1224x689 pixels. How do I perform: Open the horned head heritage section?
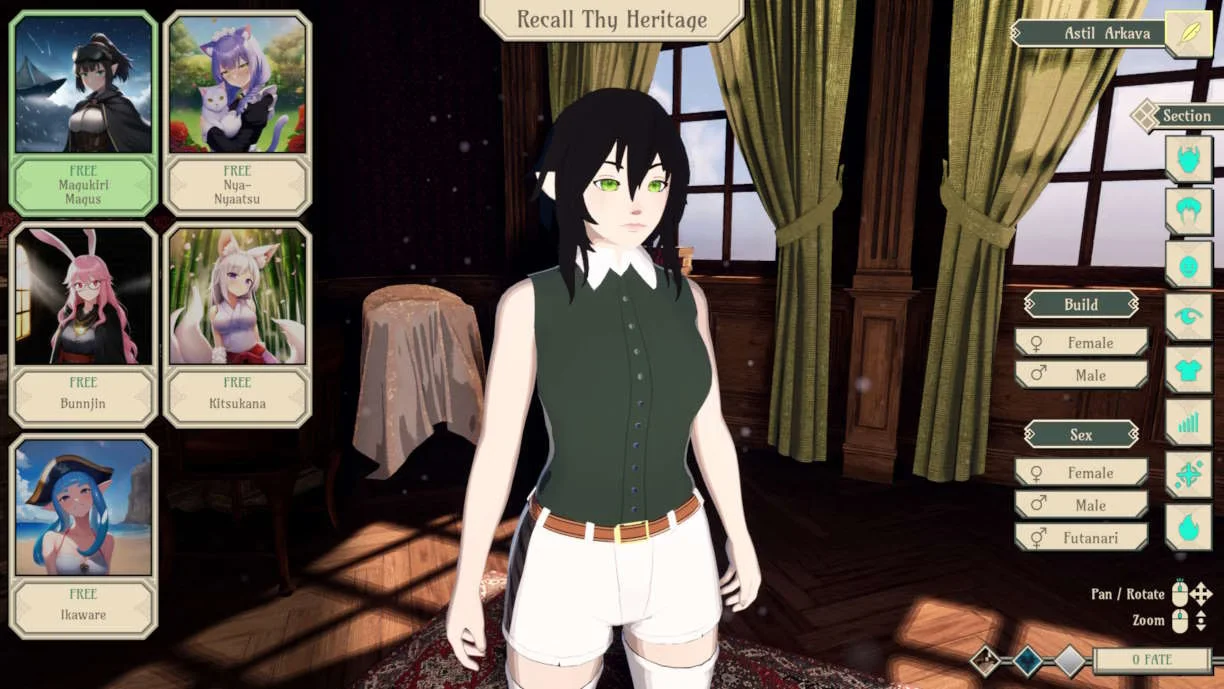(x=1188, y=160)
